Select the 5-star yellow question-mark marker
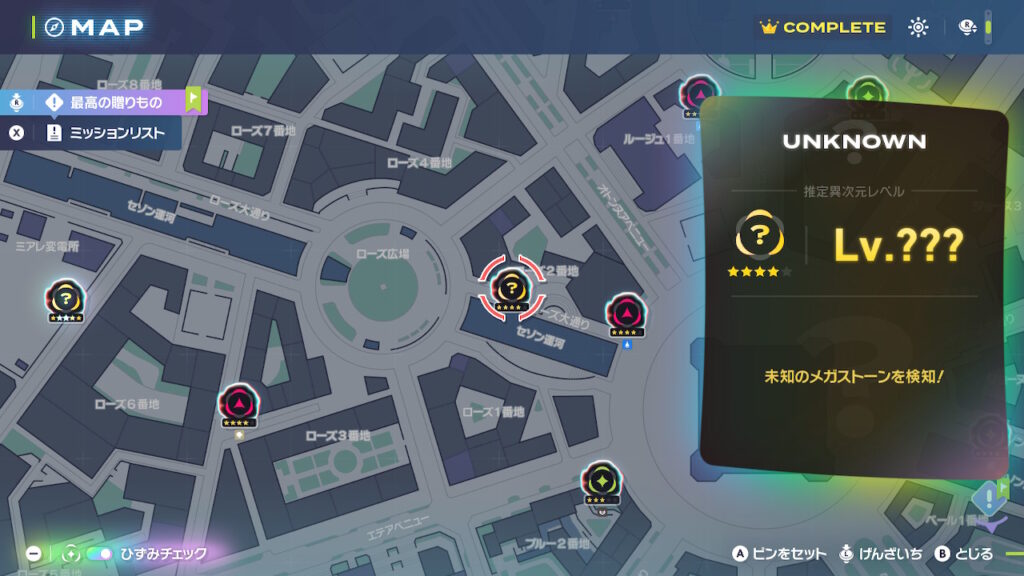Image resolution: width=1024 pixels, height=576 pixels. 64,299
